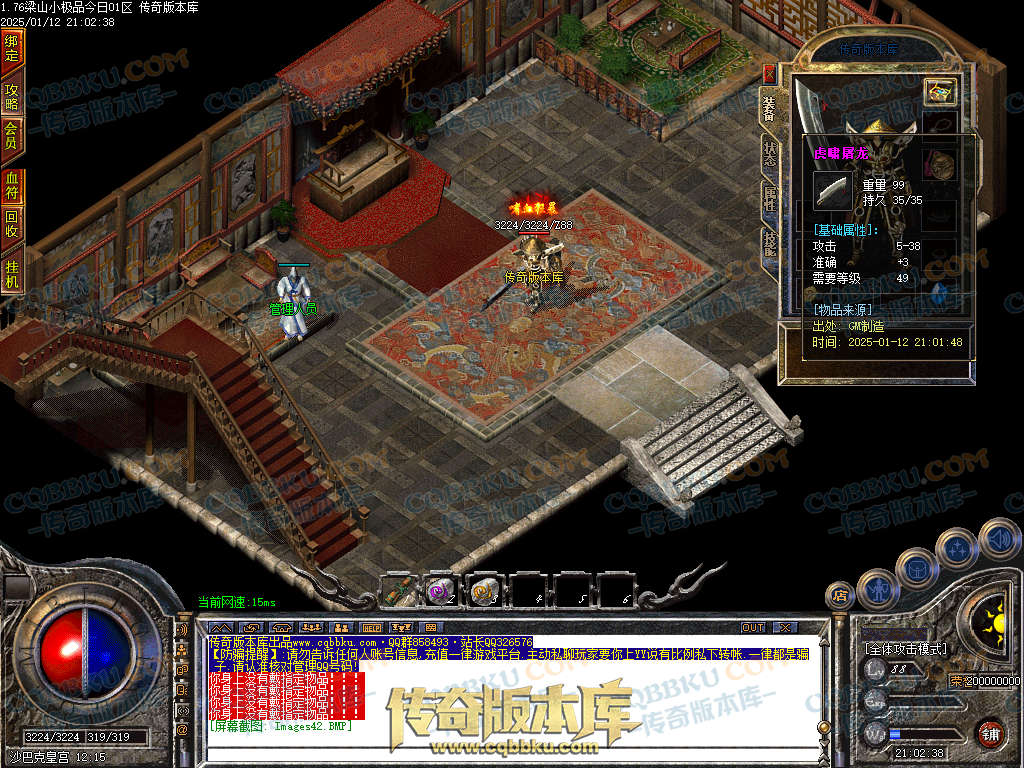This screenshot has height=768, width=1024.
Task: Open the 店 shop round button
Action: click(840, 596)
